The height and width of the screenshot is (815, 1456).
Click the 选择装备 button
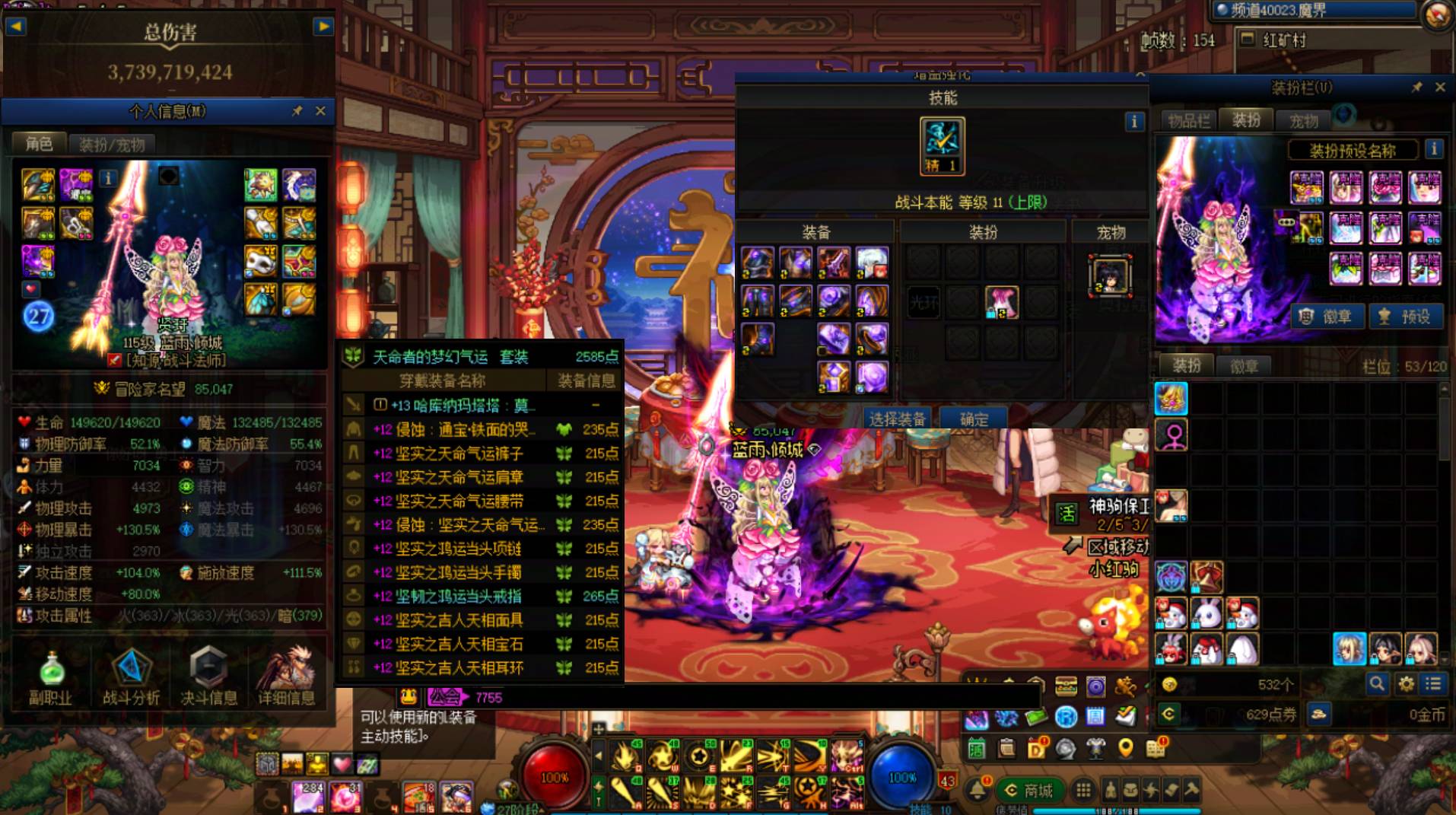pos(897,419)
